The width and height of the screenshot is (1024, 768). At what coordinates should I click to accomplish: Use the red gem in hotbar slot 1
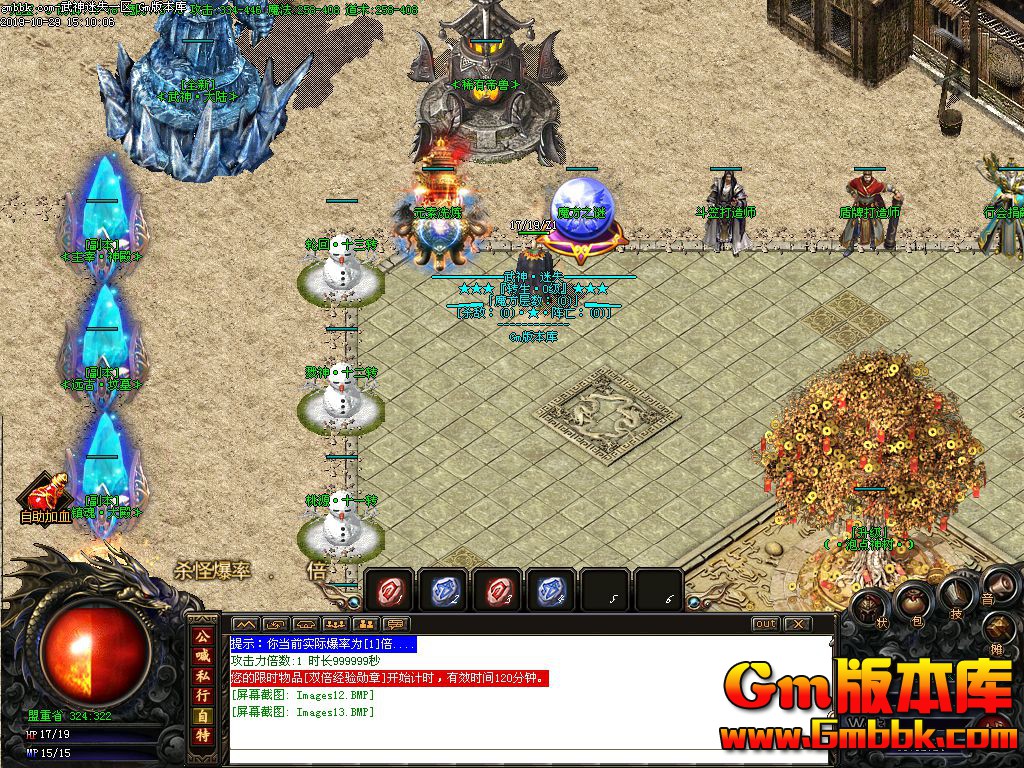[x=389, y=590]
